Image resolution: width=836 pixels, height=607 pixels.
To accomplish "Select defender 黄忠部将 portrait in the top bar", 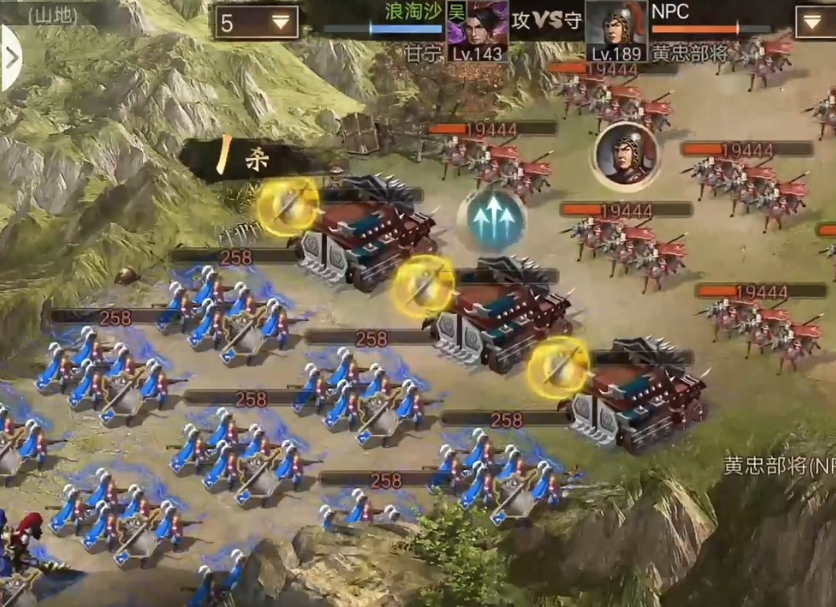I will (x=615, y=27).
